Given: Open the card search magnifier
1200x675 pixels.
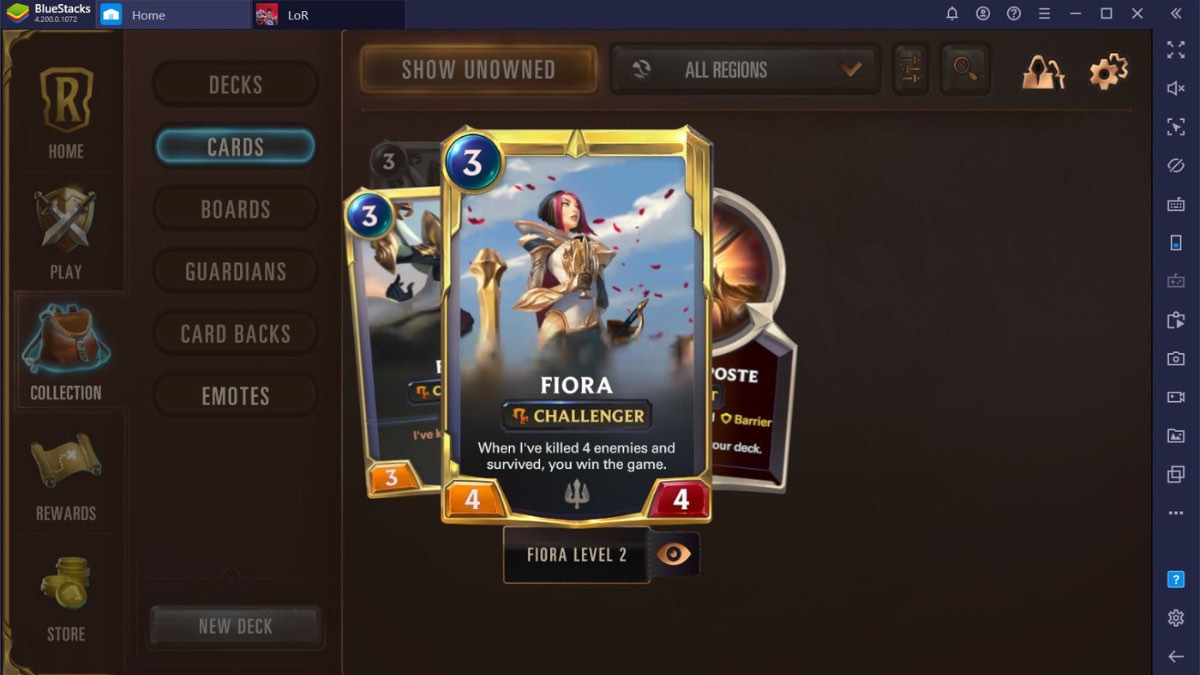Looking at the screenshot, I should pyautogui.click(x=965, y=69).
